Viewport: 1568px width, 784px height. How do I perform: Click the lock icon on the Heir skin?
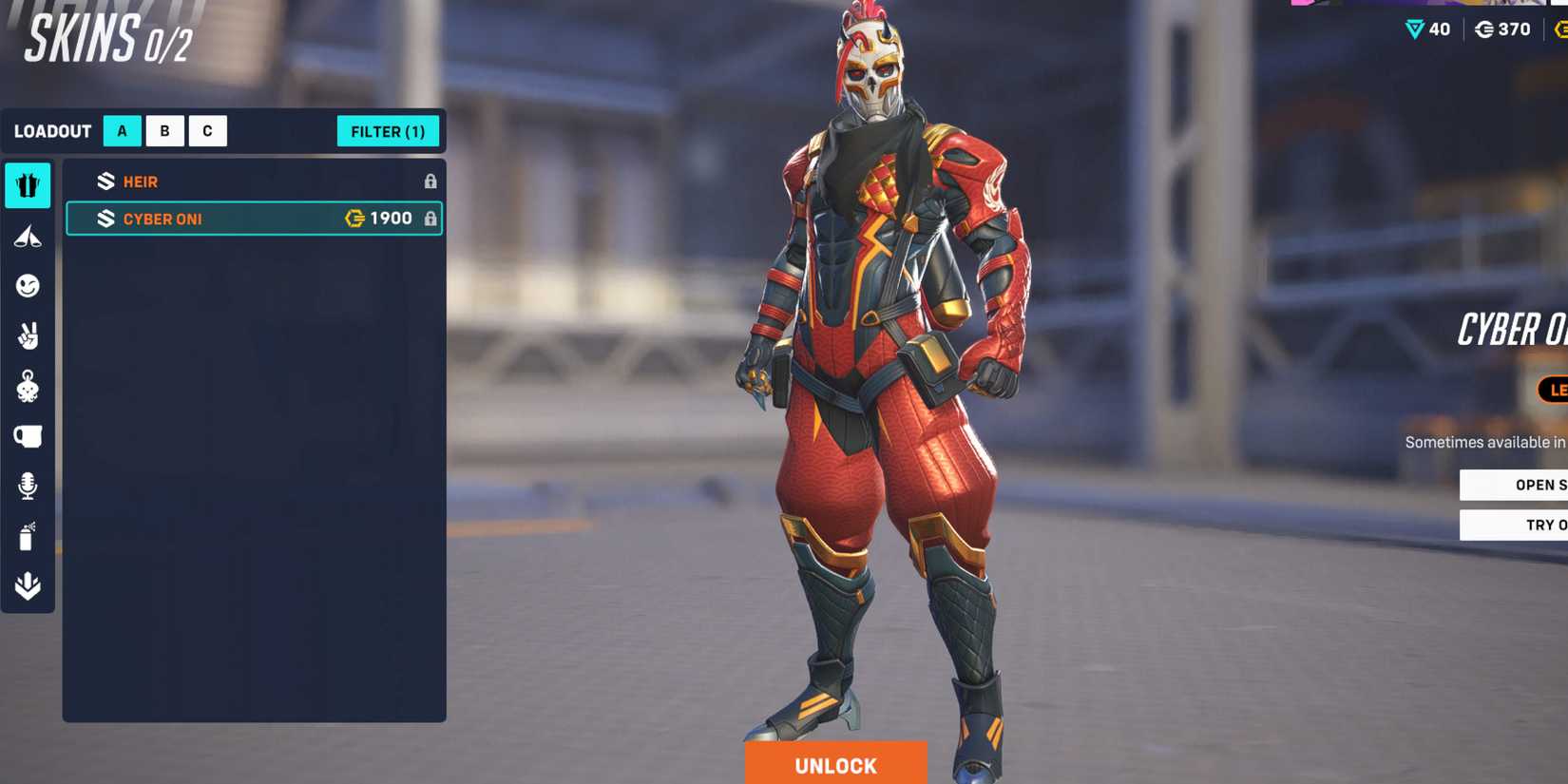[x=432, y=181]
